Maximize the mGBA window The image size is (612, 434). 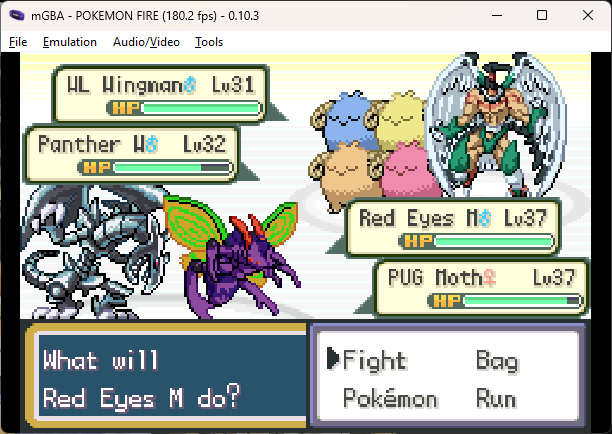coord(542,15)
